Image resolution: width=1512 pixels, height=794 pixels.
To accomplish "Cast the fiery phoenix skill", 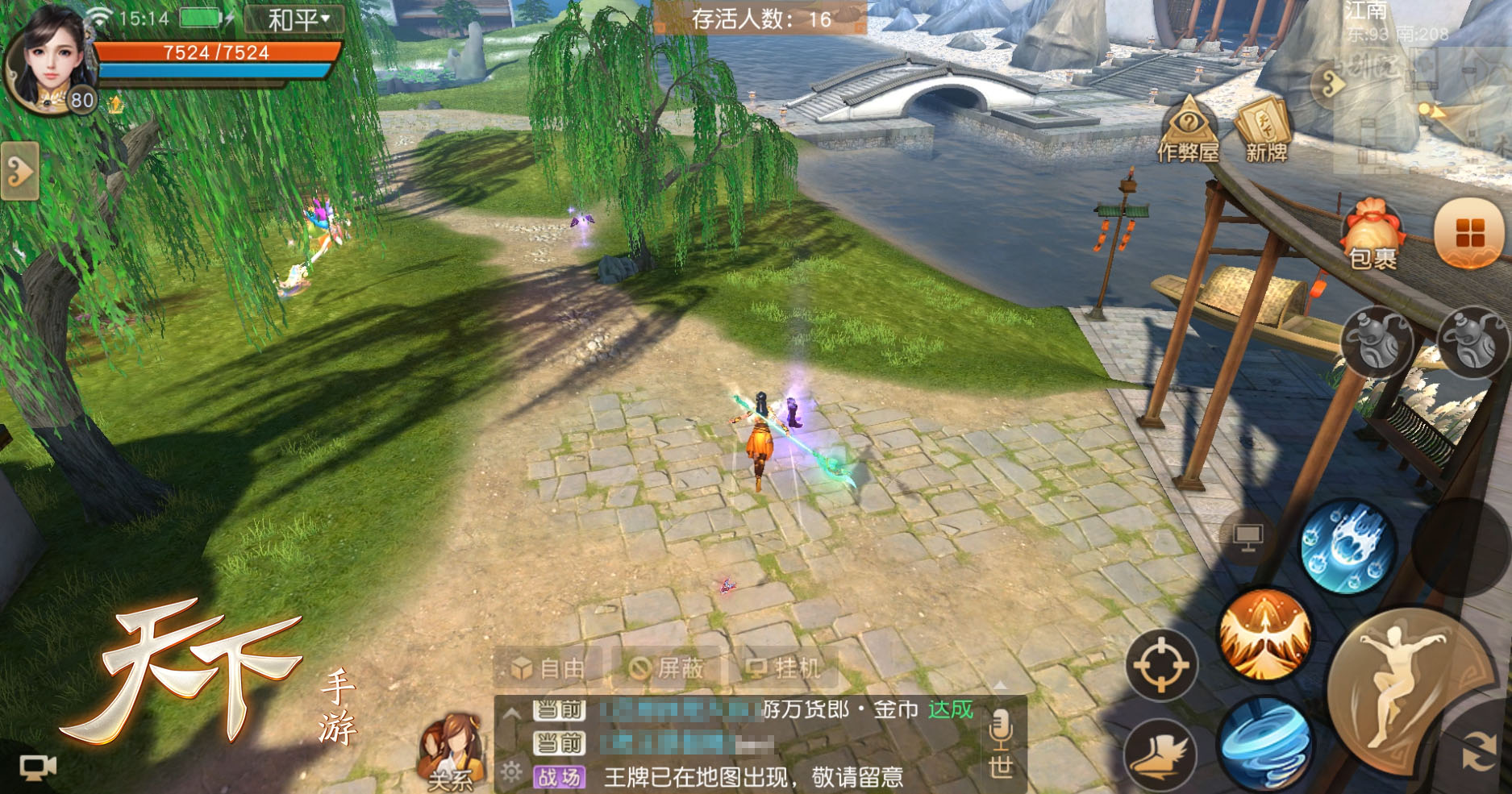I will (1264, 634).
